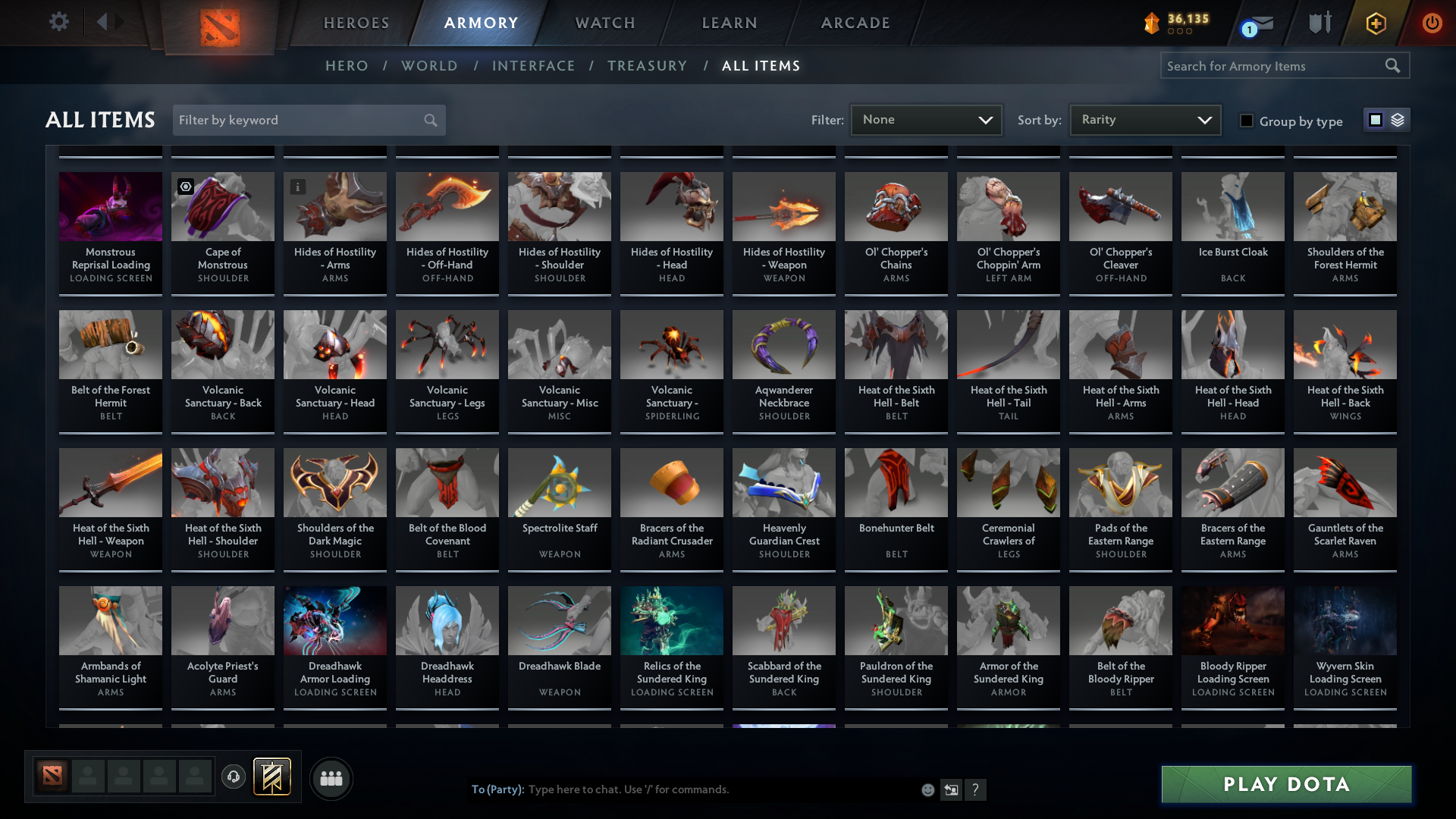Open the friends list icon
Image resolution: width=1456 pixels, height=819 pixels.
tap(330, 778)
